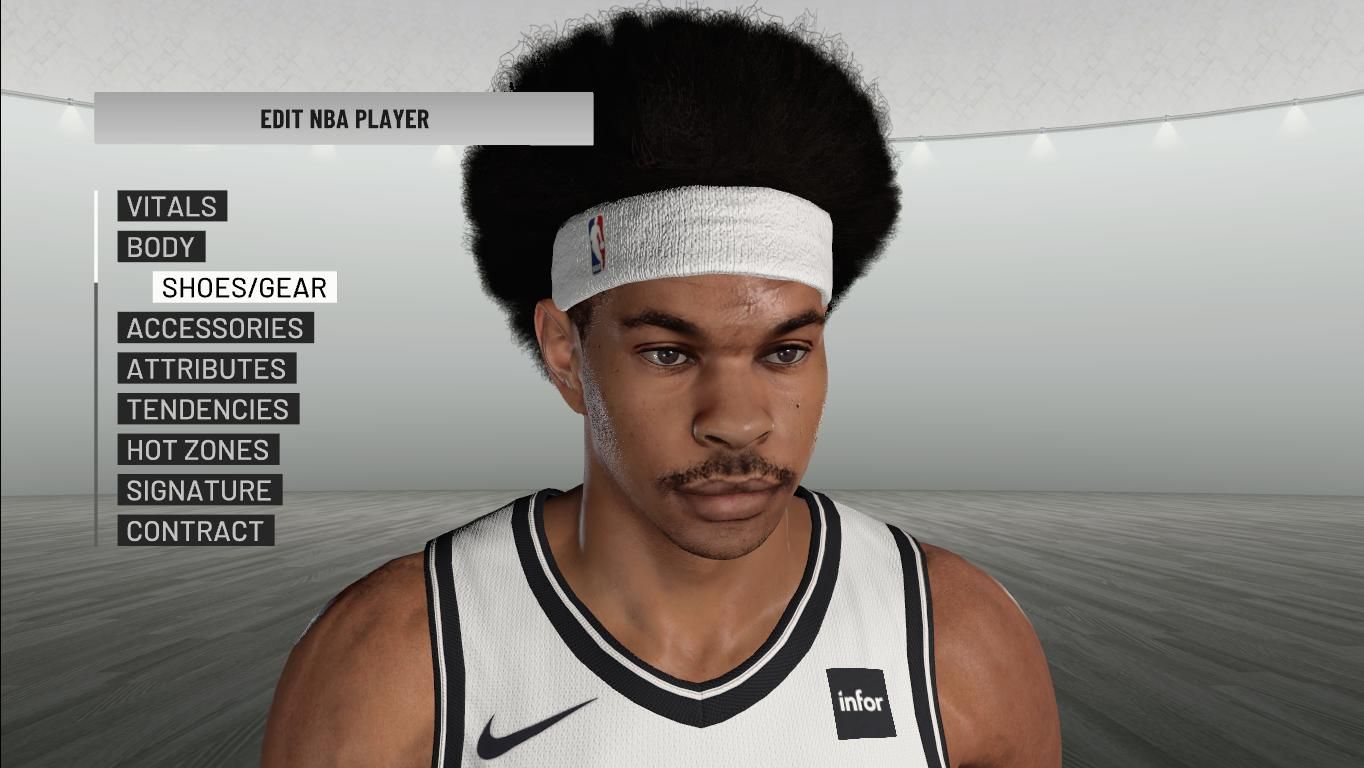
Task: Open the Vitals menu entry
Action: point(172,207)
